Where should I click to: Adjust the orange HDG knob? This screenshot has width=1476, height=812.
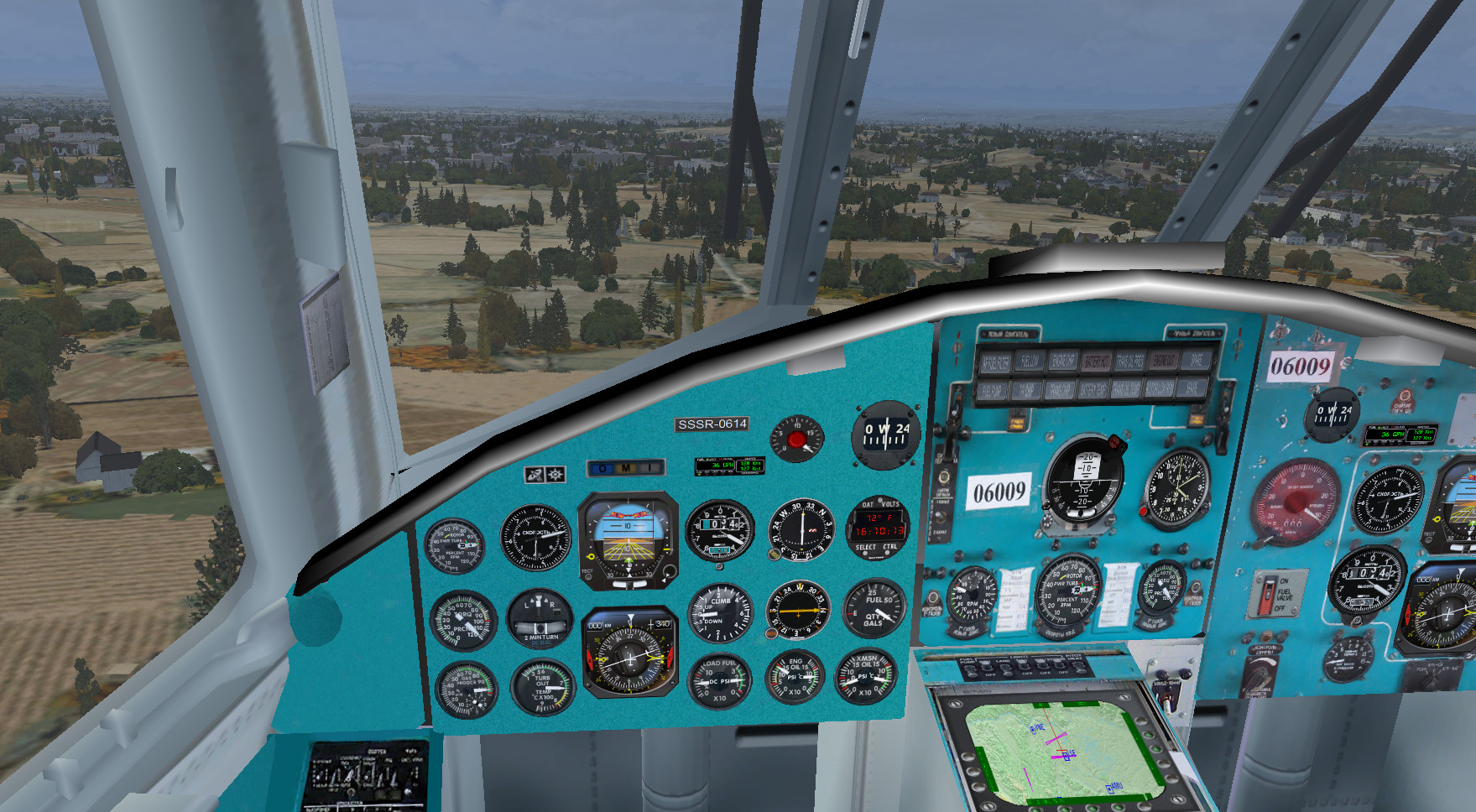click(771, 633)
